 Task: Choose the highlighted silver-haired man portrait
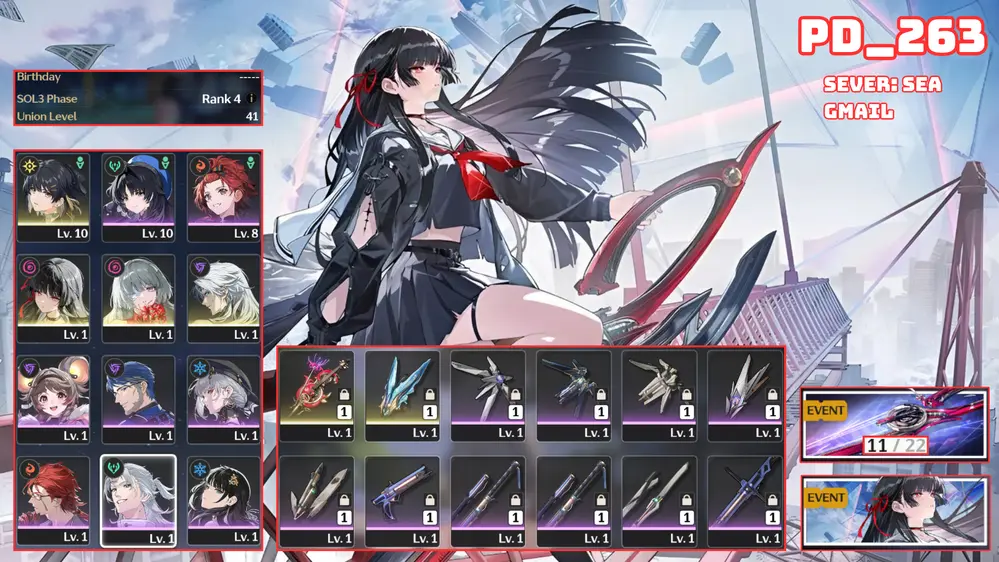[x=138, y=500]
